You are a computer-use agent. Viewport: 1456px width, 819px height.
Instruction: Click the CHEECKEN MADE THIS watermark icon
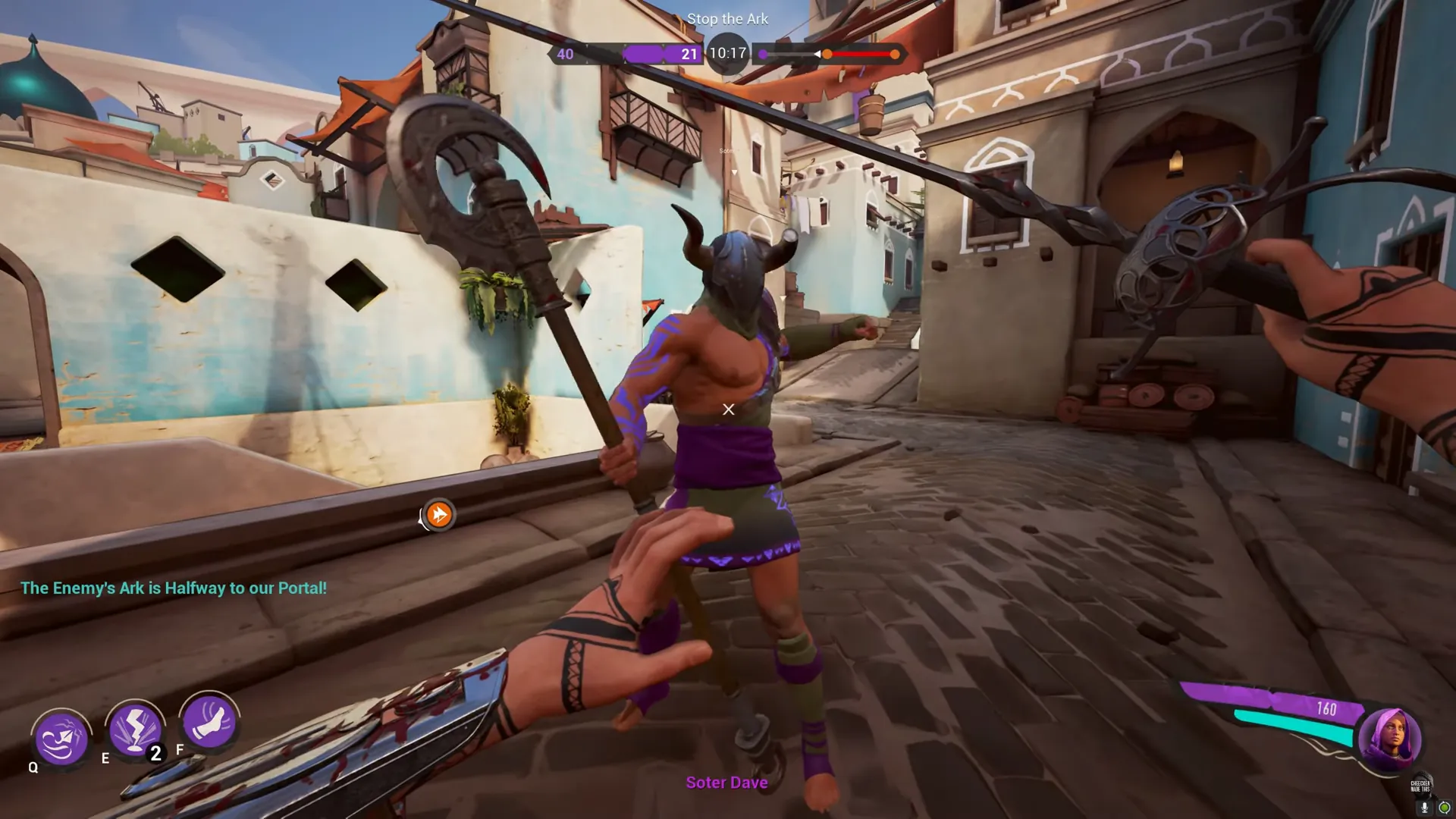1420,785
